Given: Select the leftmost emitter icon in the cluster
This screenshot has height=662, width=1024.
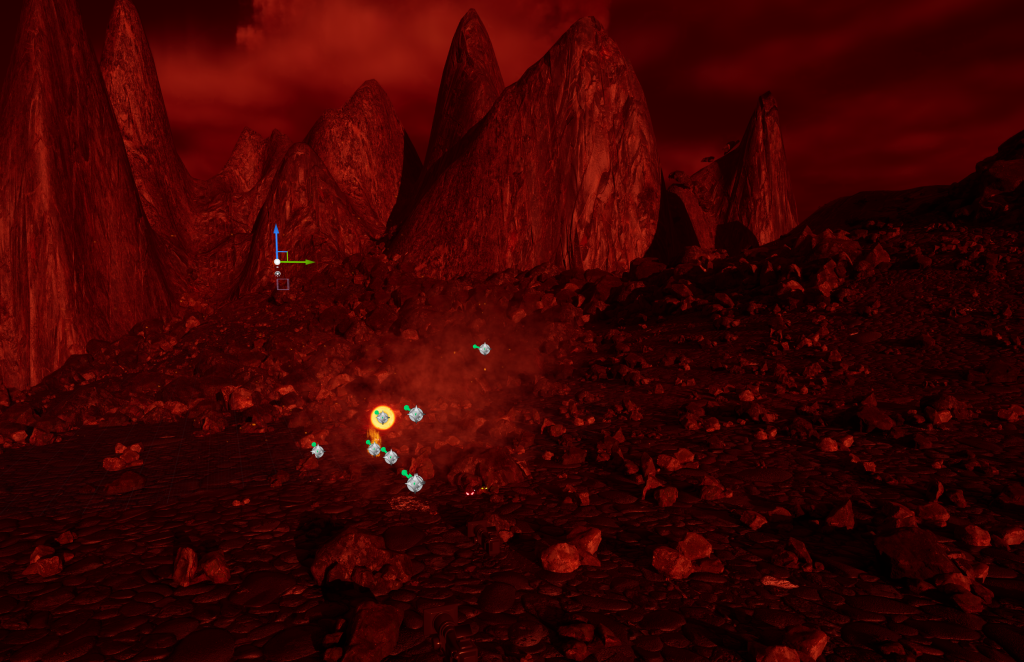Looking at the screenshot, I should pos(317,451).
